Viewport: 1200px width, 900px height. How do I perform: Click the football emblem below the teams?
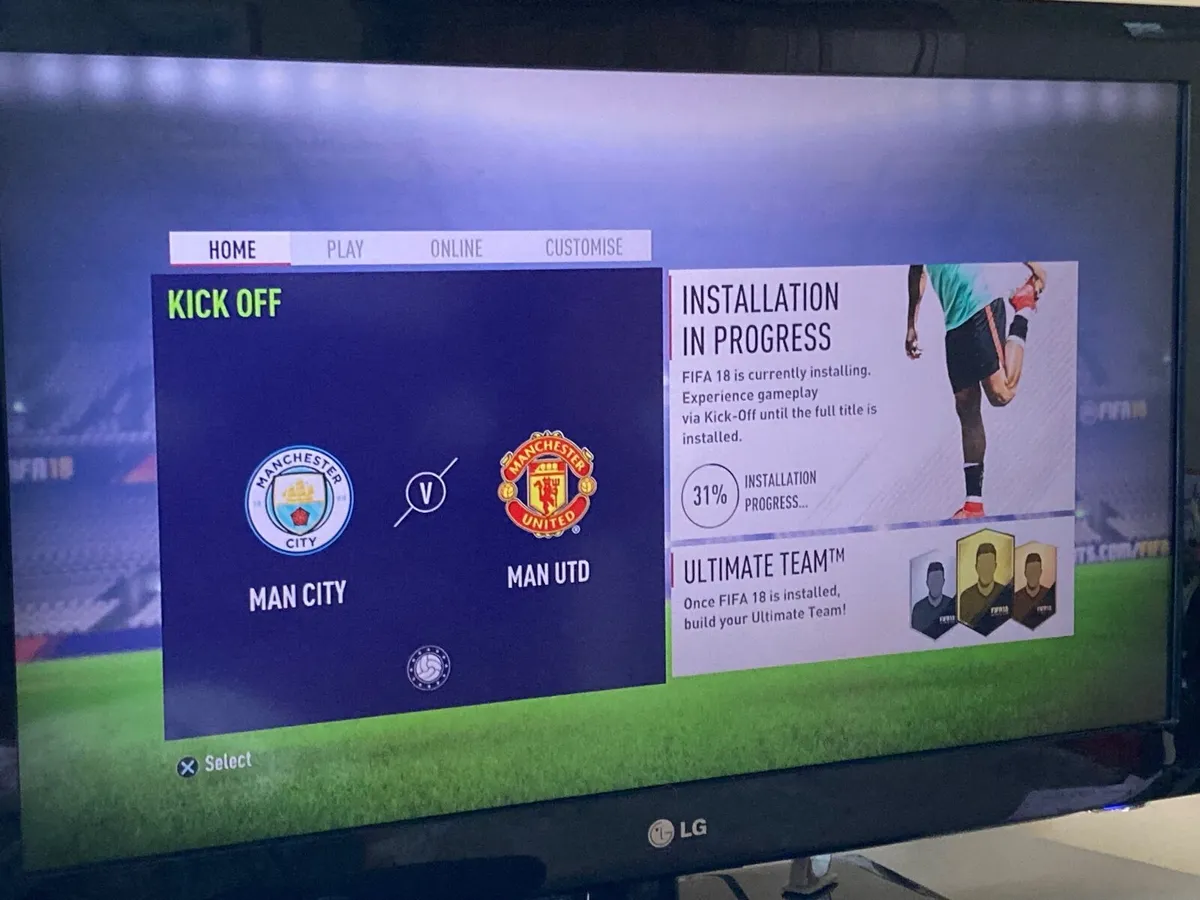coord(428,668)
